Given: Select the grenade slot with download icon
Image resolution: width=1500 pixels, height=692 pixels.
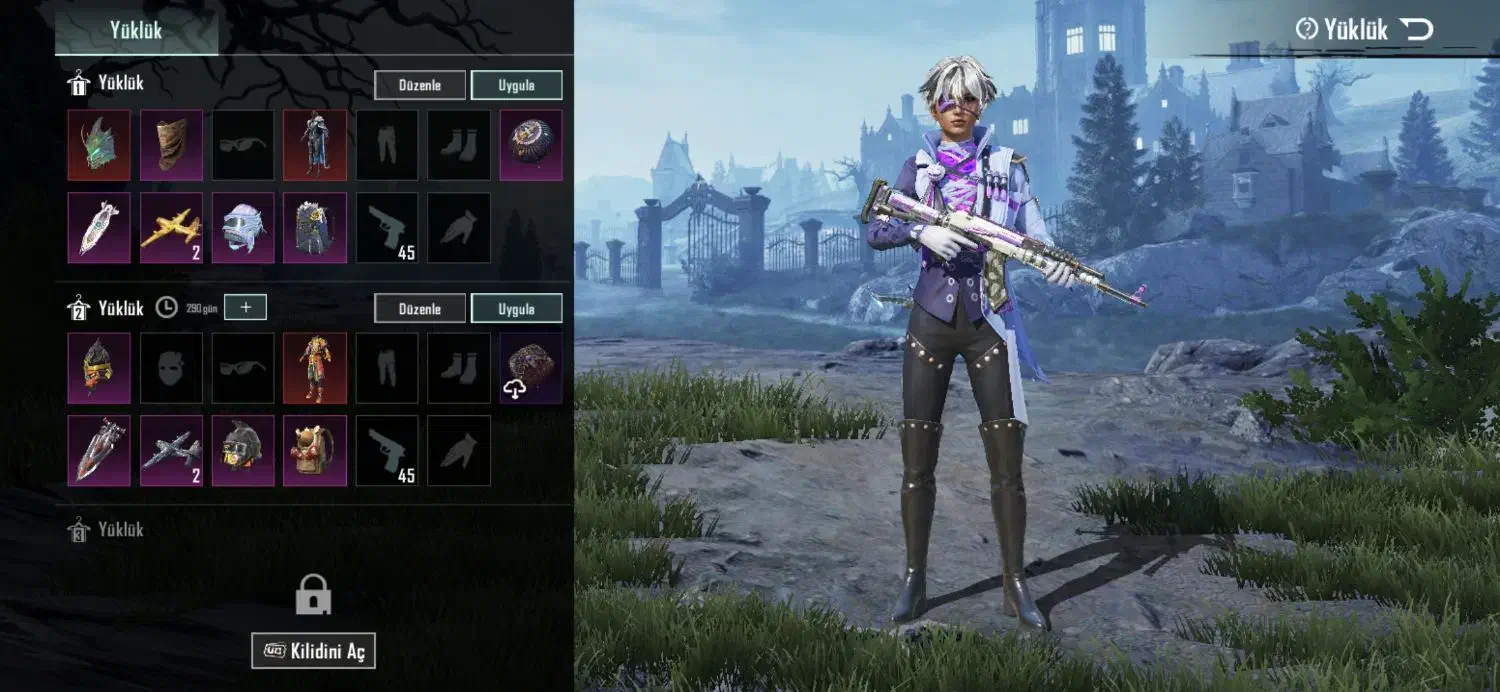Looking at the screenshot, I should 531,368.
